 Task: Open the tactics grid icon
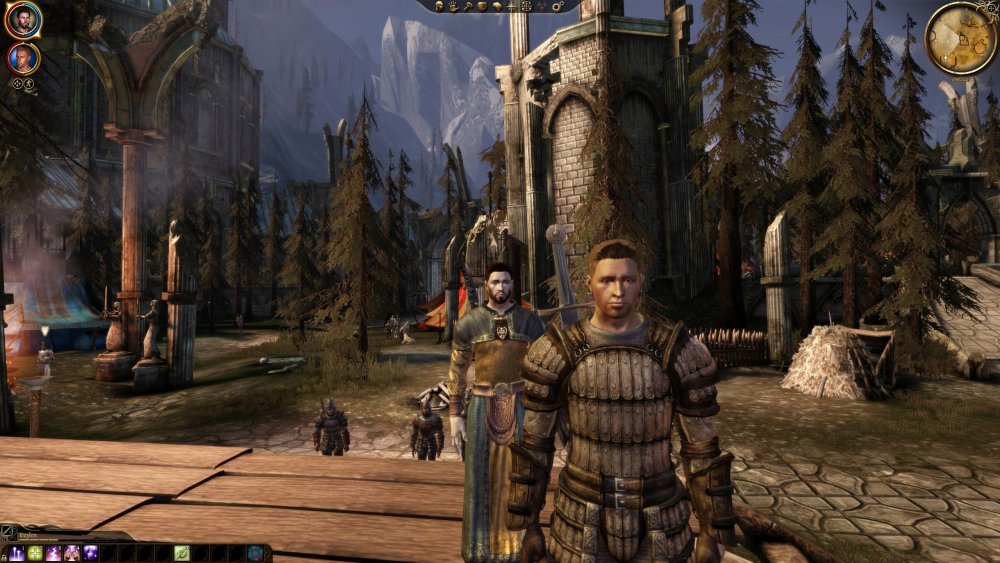(527, 6)
